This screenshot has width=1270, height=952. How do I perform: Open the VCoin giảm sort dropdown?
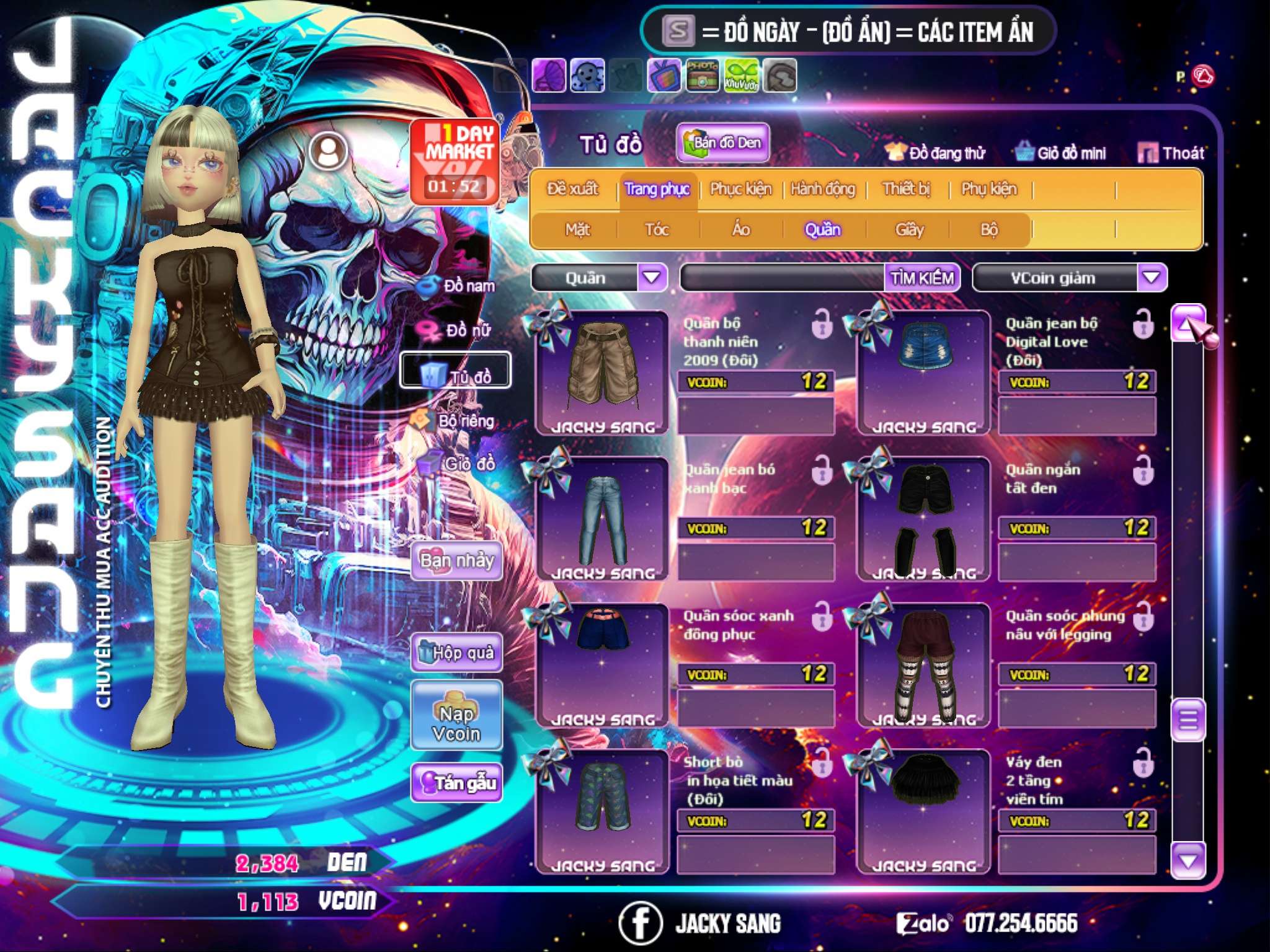click(1152, 278)
